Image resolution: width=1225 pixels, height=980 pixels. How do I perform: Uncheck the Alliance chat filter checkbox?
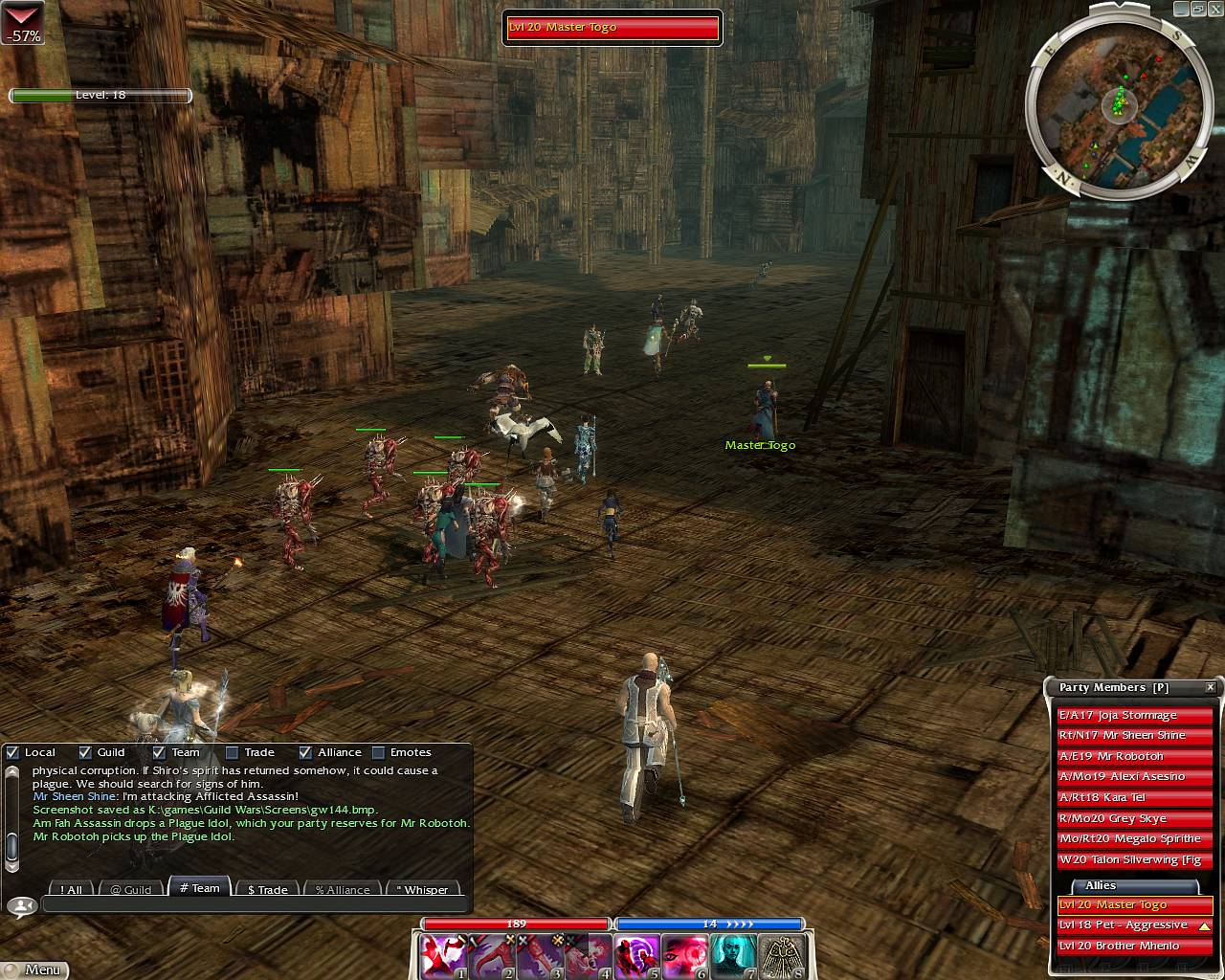[305, 752]
